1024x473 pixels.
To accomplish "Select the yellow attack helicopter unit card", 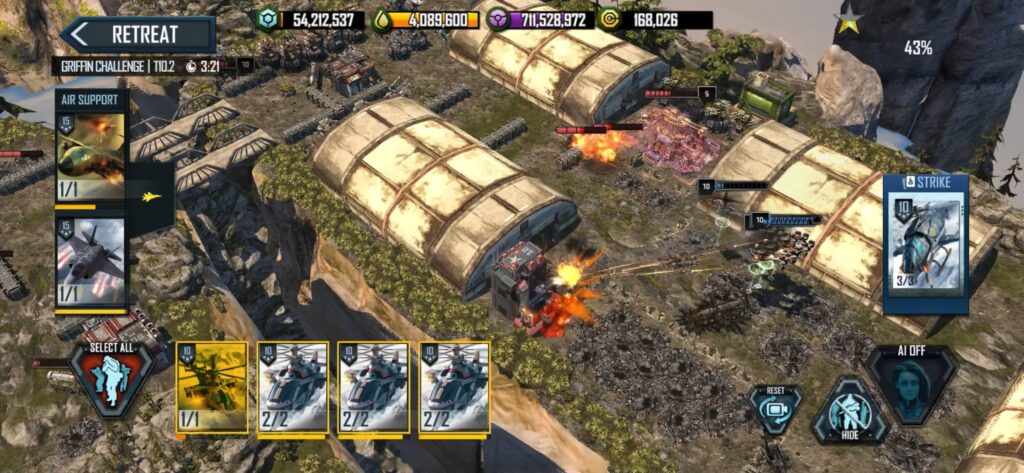I will [211, 387].
